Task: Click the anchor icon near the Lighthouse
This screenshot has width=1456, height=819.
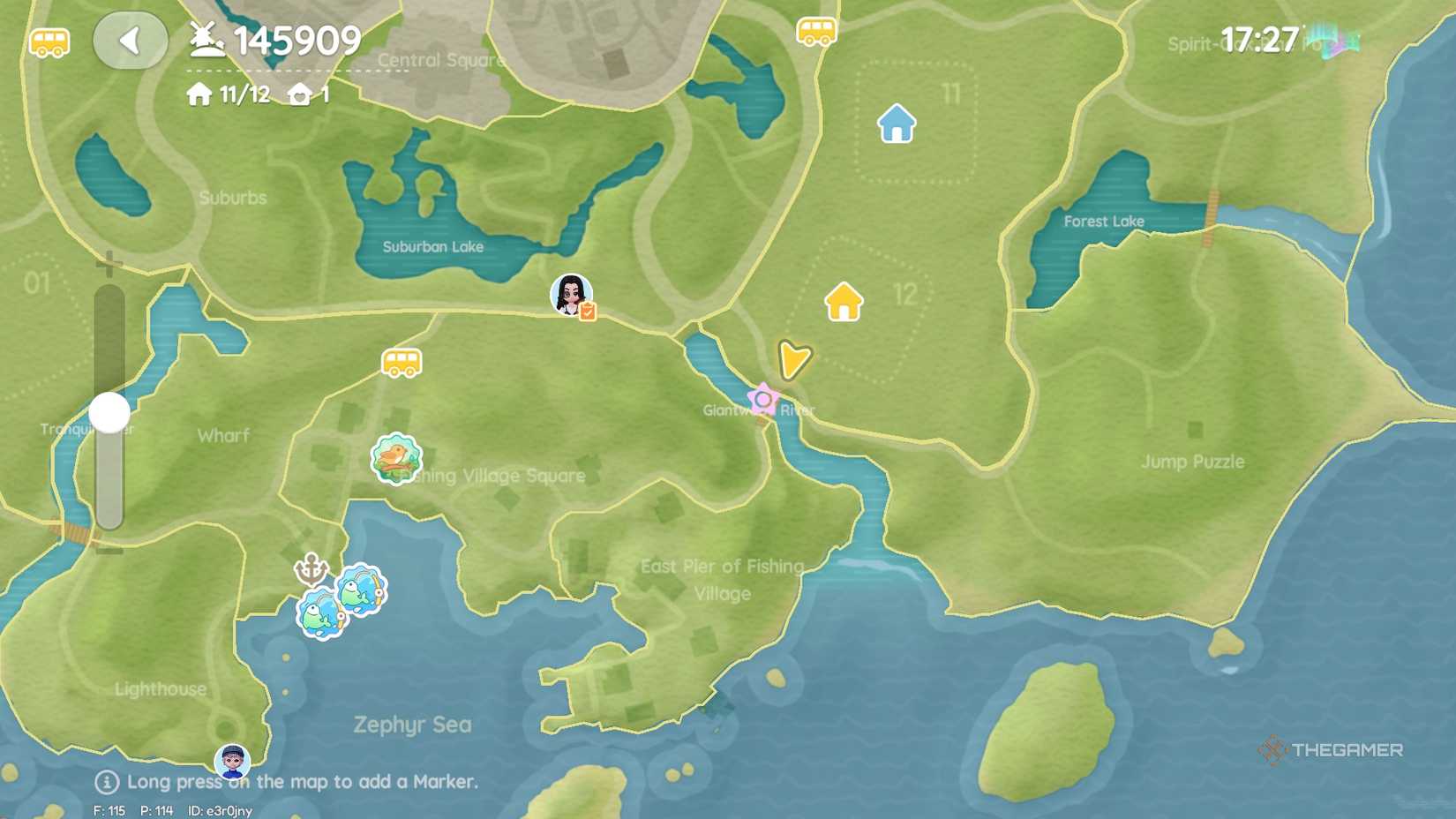Action: coord(310,569)
